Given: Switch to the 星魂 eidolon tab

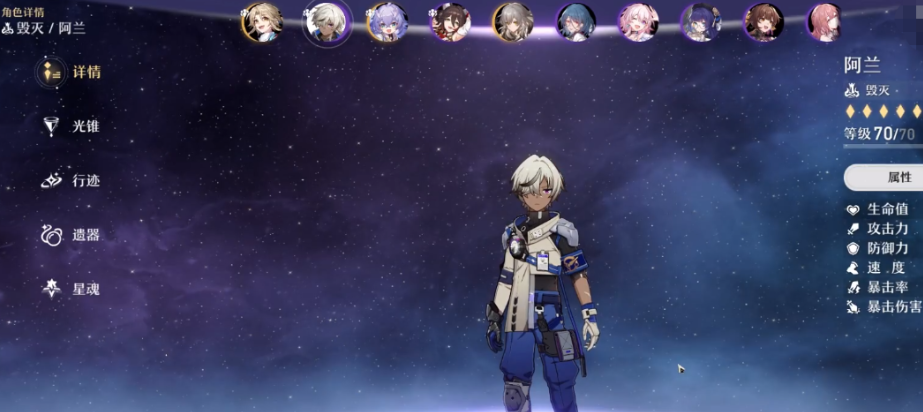Looking at the screenshot, I should tap(70, 289).
